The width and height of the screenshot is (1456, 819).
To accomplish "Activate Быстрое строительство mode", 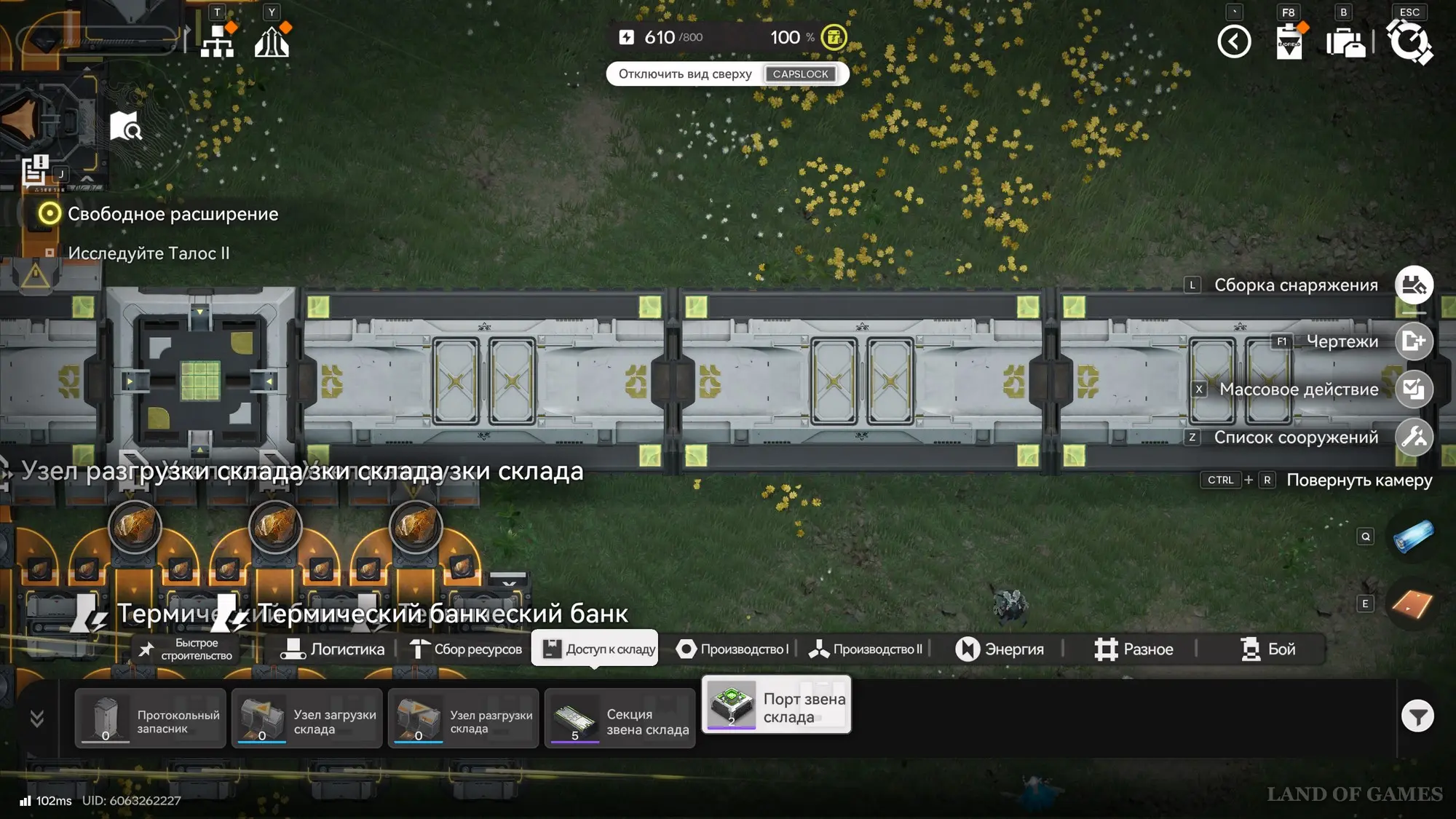I will pos(186,649).
